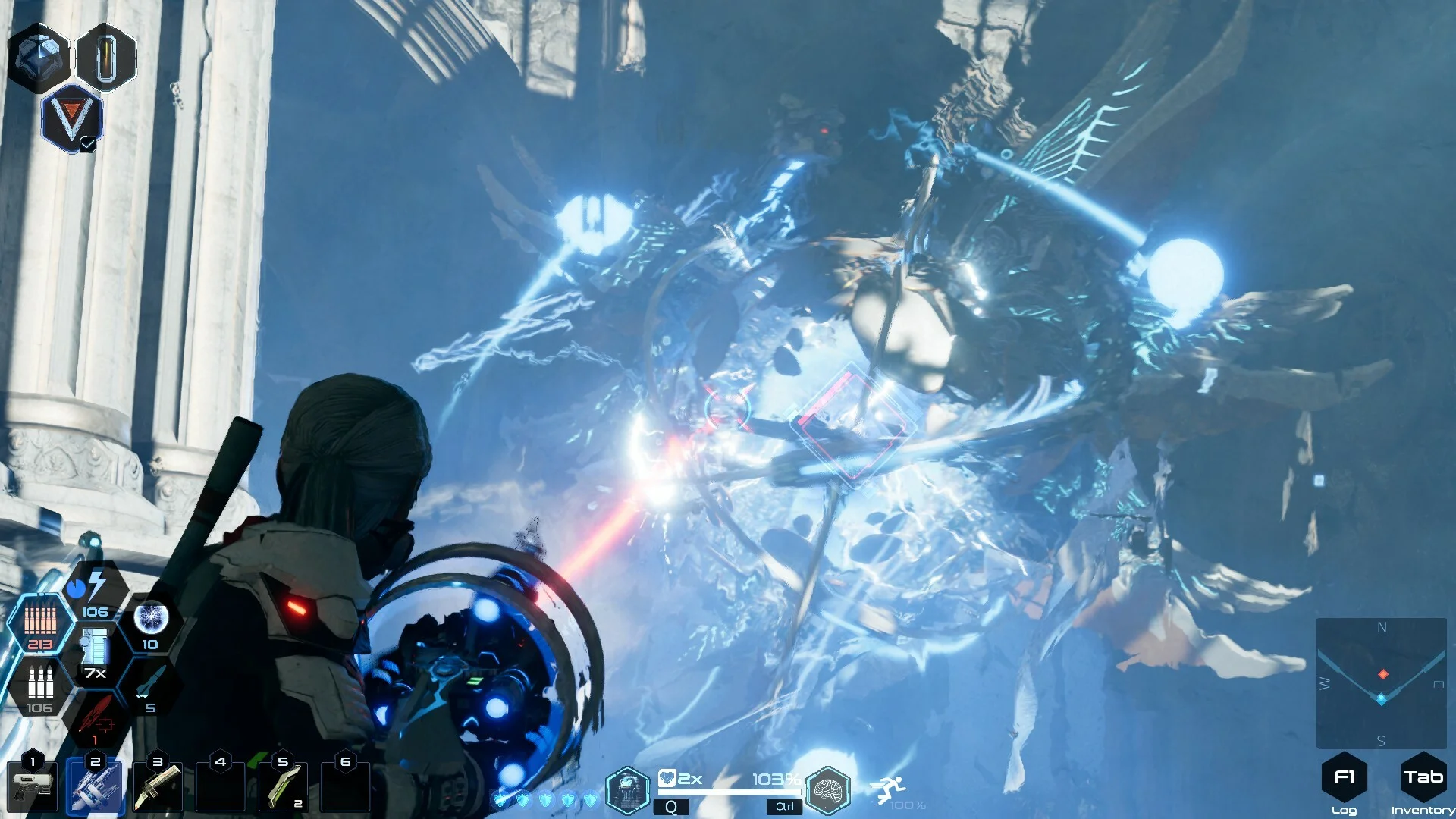Select the green blade item in slot 5

(x=283, y=788)
